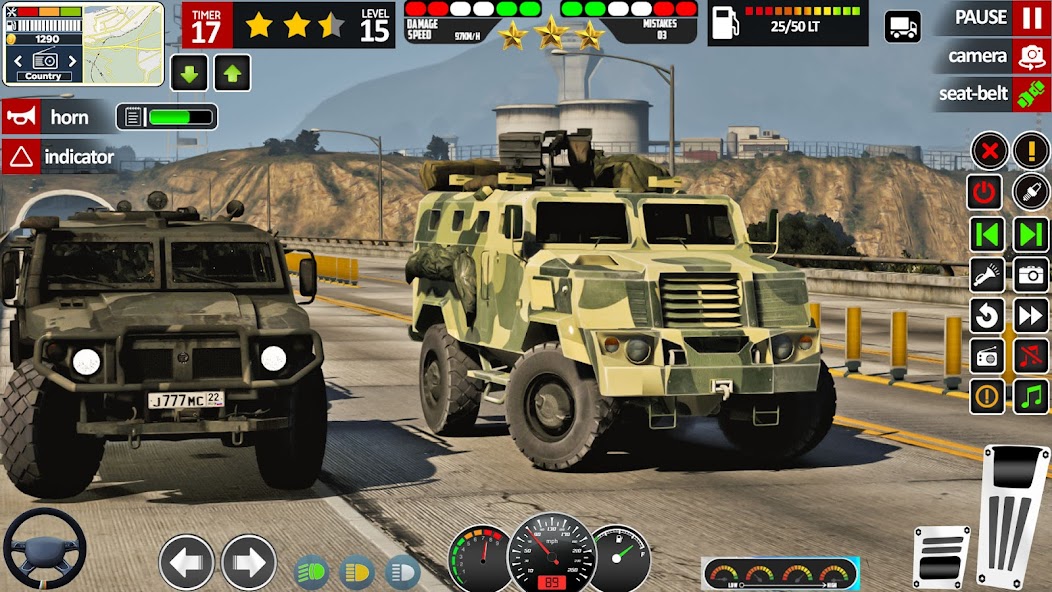This screenshot has width=1052, height=592.
Task: Fasten the seat-belt
Action: [x=1030, y=94]
